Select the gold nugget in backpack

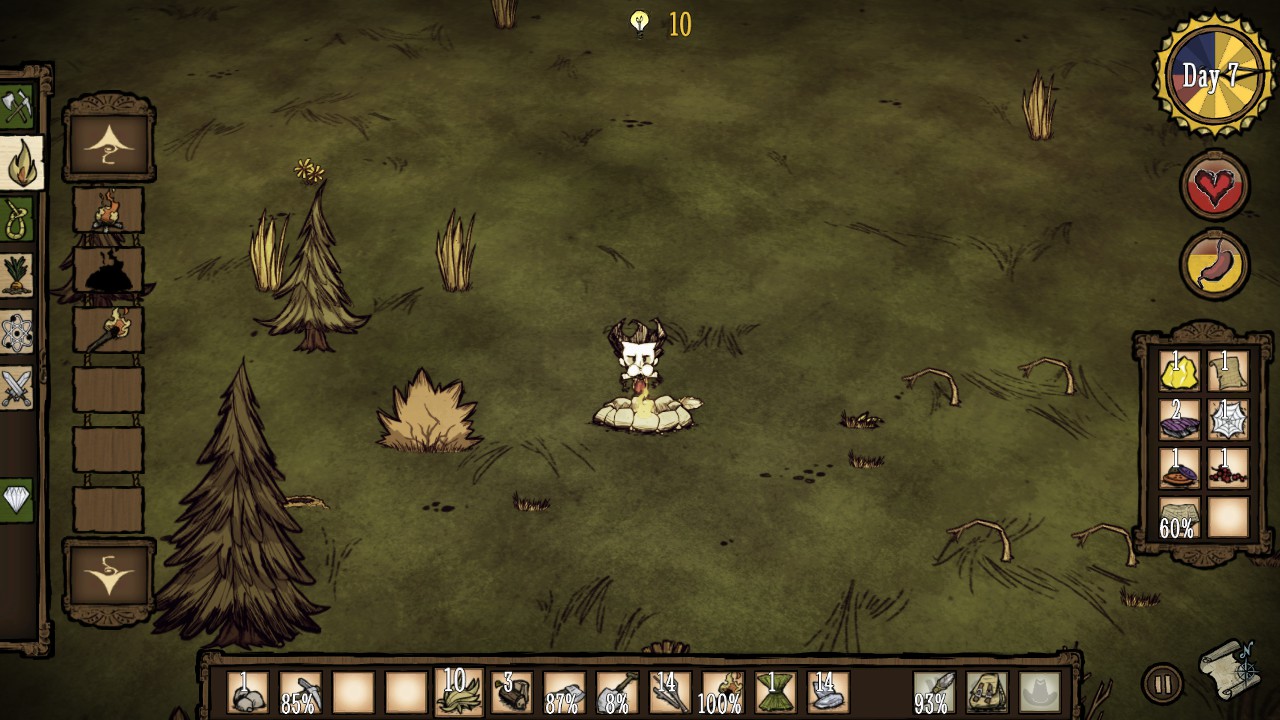(1180, 371)
